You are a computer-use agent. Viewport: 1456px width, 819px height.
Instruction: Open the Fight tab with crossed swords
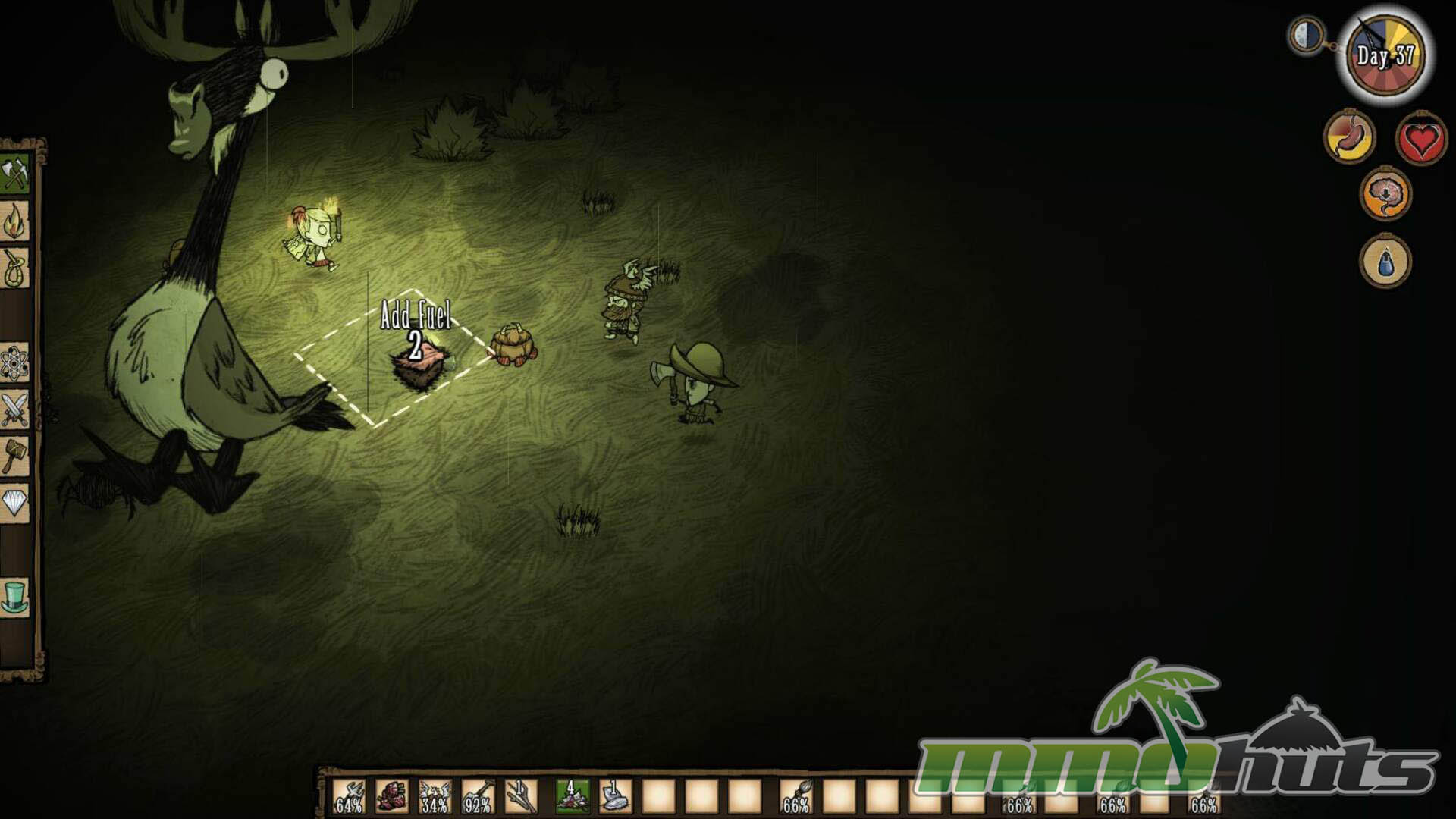click(15, 409)
